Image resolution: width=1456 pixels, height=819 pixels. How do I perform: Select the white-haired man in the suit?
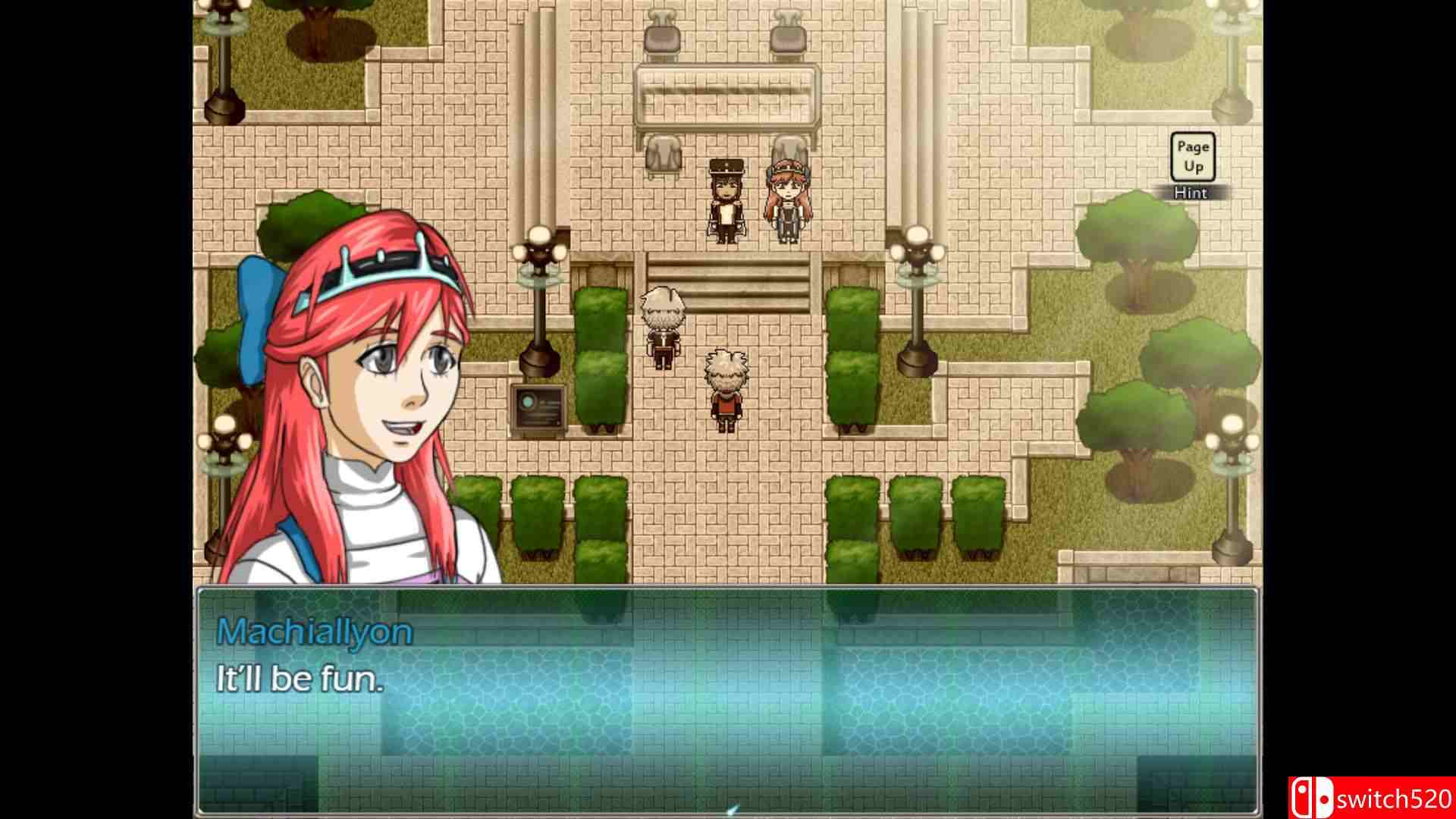coord(663,326)
